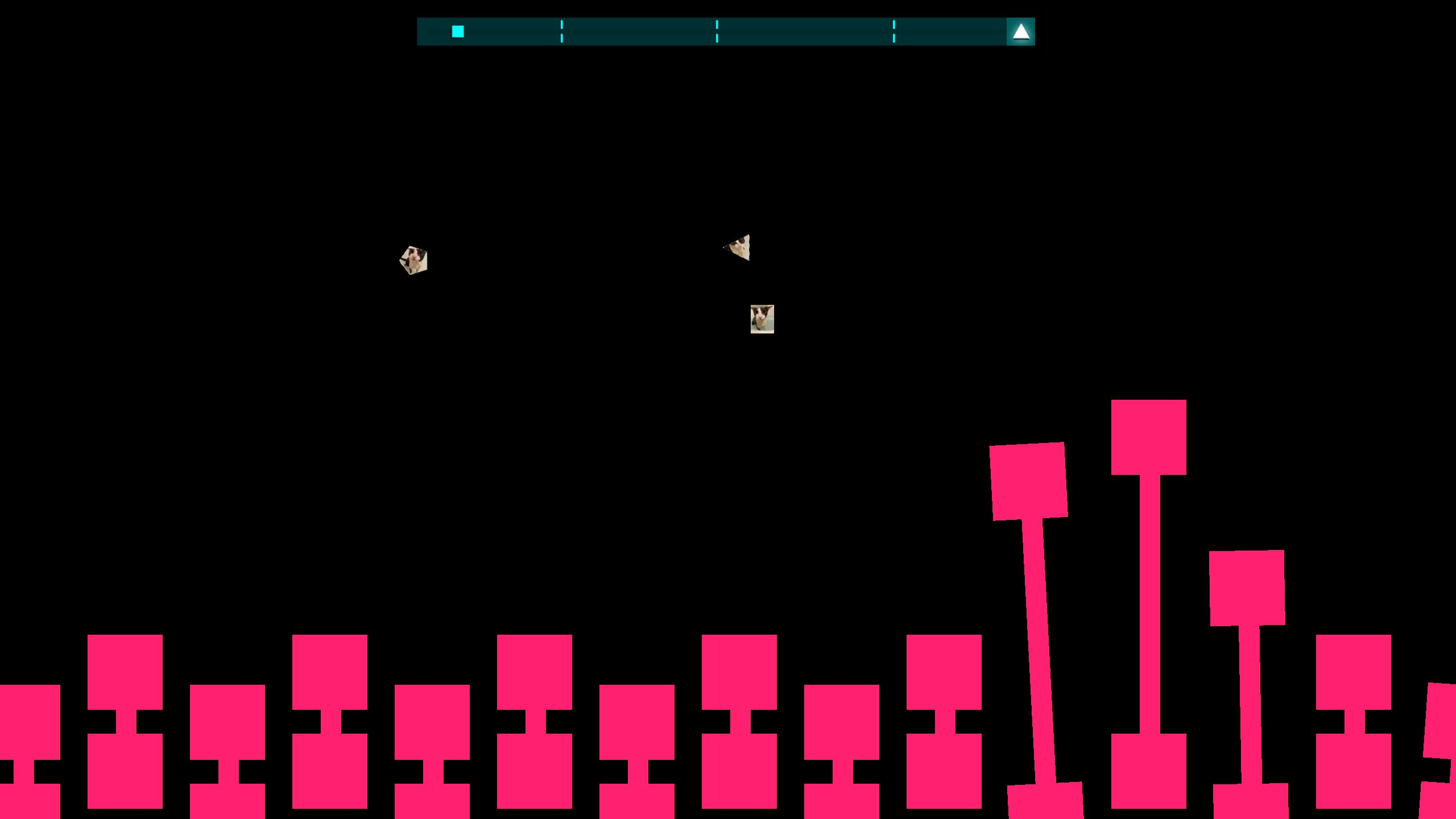This screenshot has width=1456, height=819.
Task: Click the third checkpoint tick on the timeline
Action: (x=894, y=31)
